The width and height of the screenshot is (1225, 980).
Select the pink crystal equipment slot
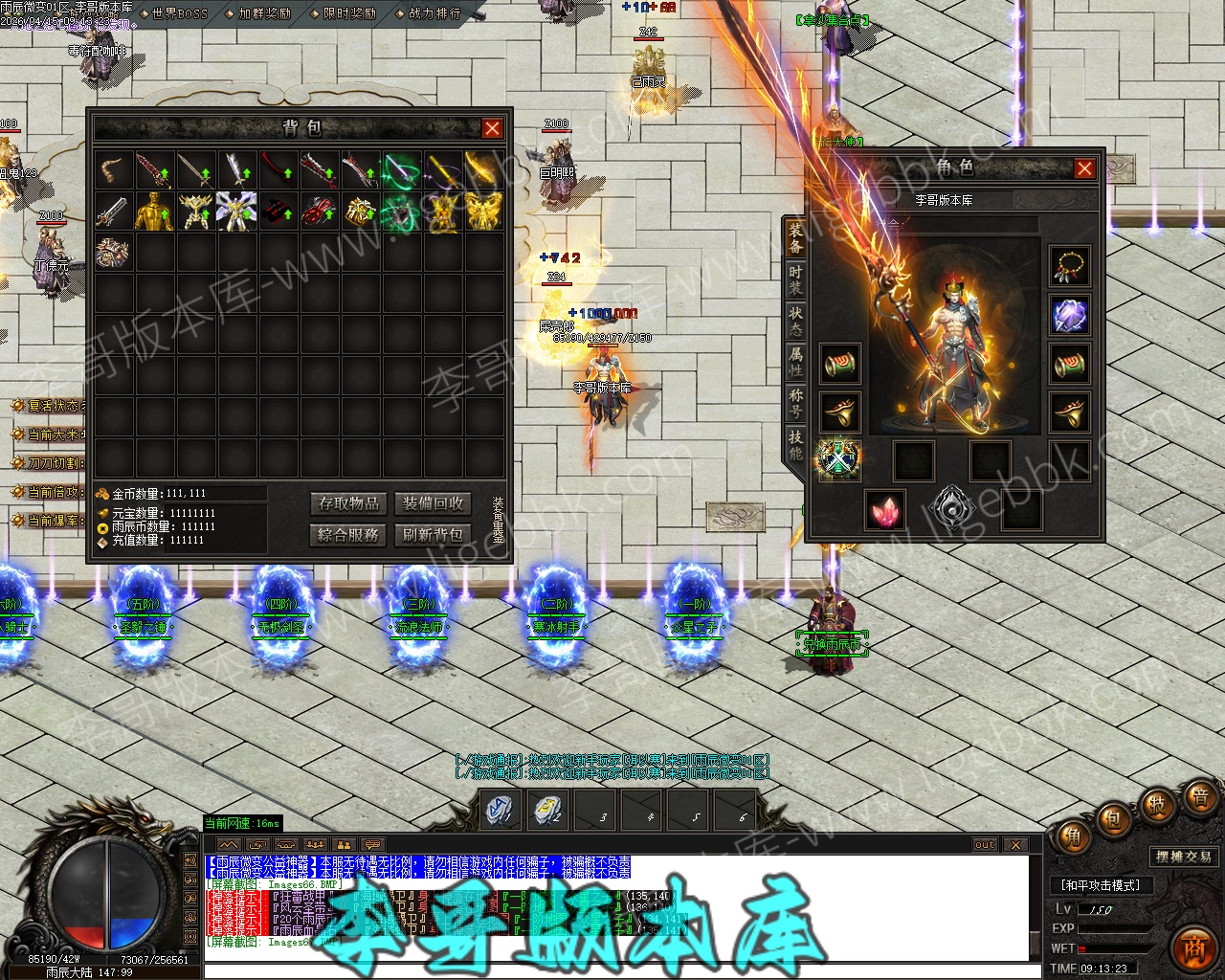pyautogui.click(x=885, y=509)
